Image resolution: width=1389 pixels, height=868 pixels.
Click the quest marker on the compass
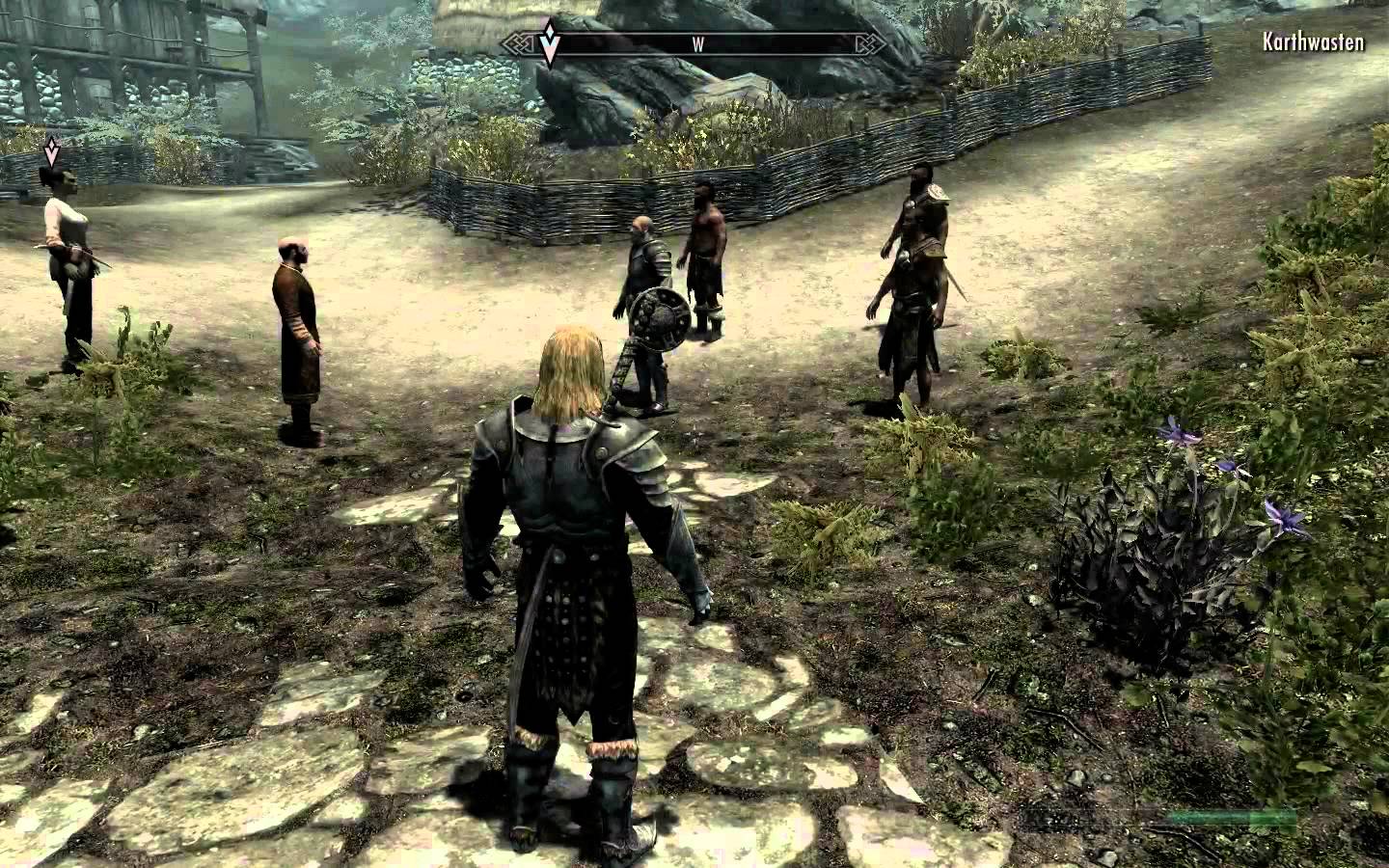(549, 44)
